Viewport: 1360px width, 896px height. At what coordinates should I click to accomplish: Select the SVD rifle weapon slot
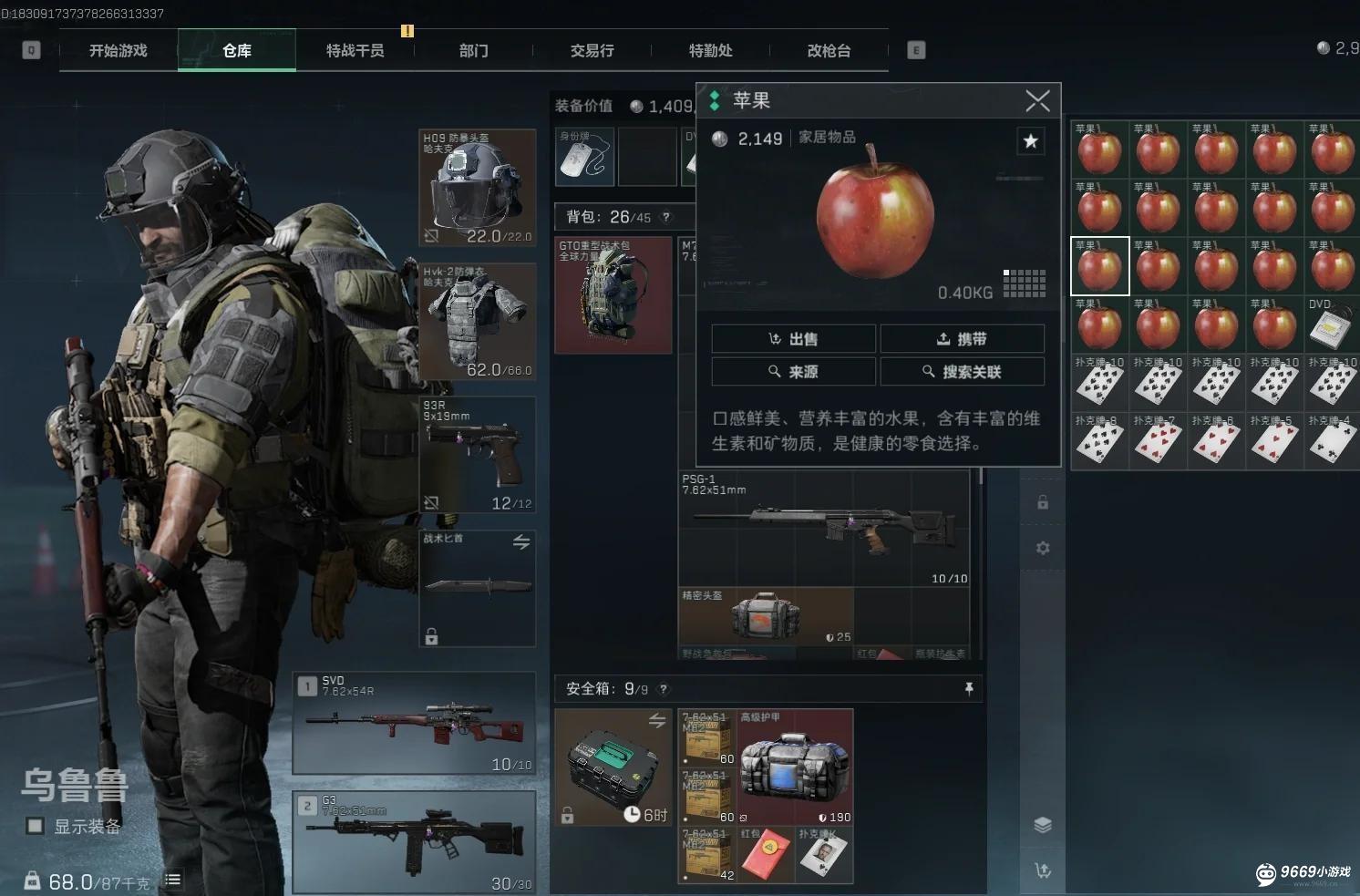tap(414, 724)
